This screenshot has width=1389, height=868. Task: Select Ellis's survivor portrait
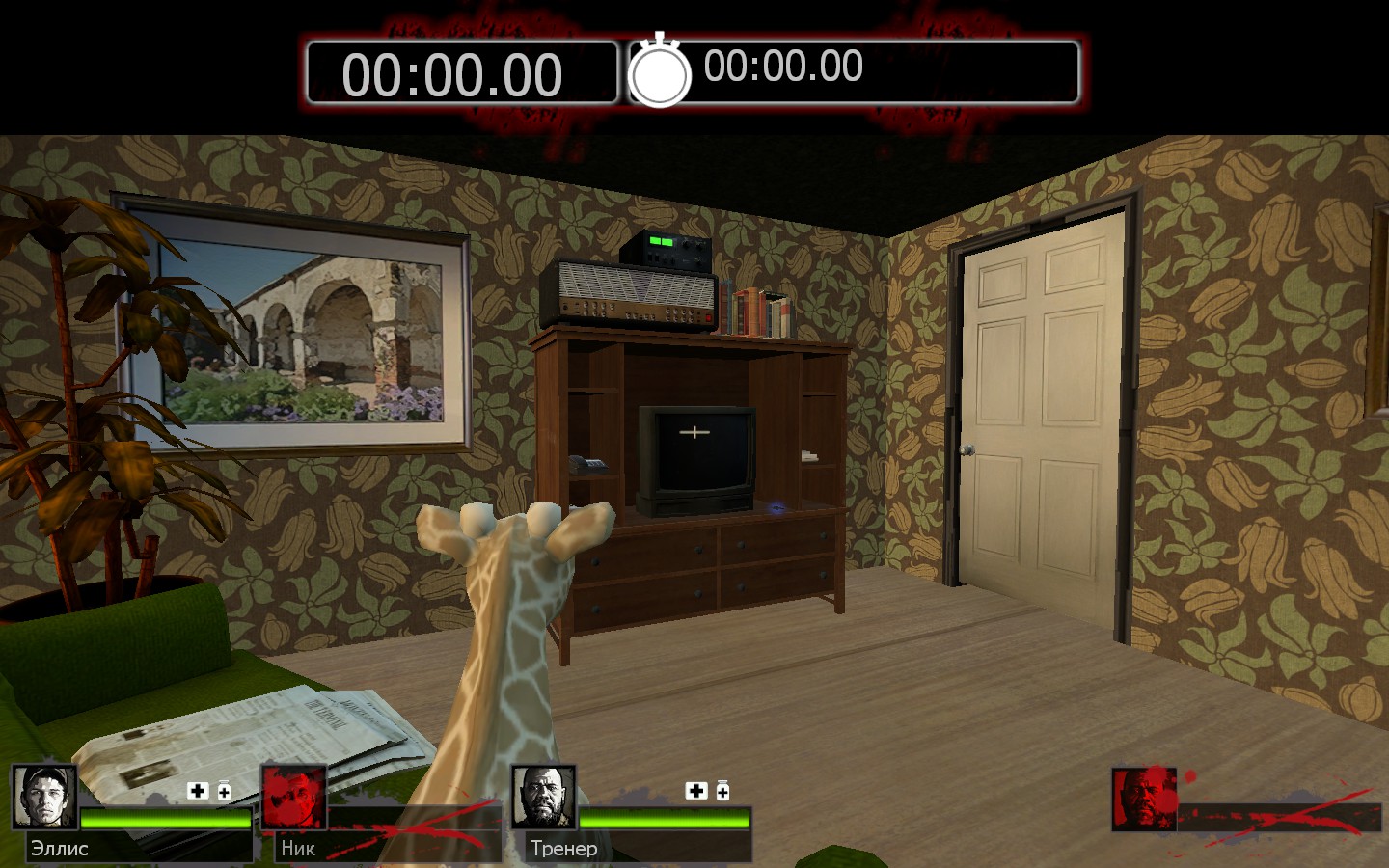(x=44, y=798)
